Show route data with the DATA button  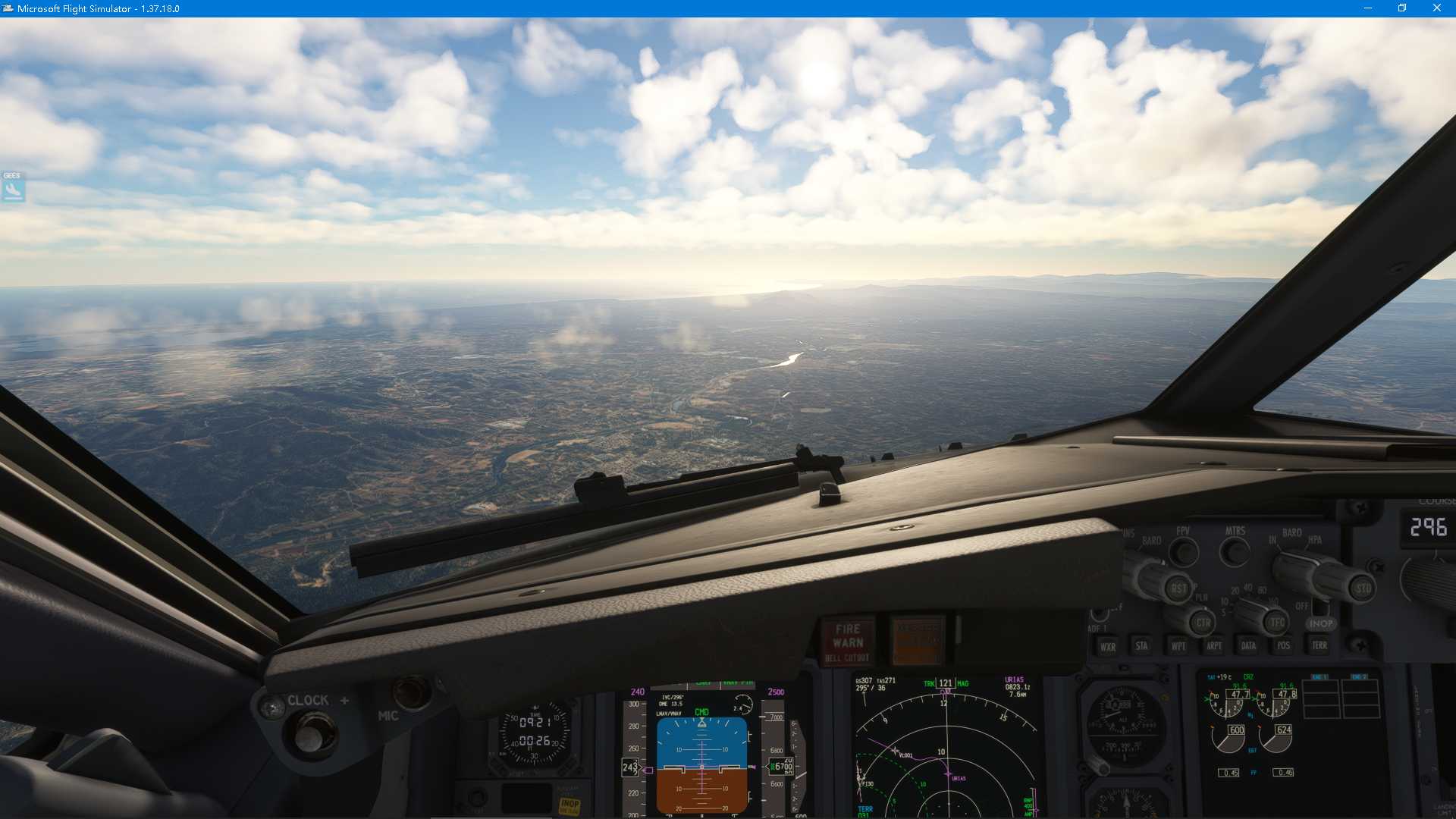coord(1249,645)
